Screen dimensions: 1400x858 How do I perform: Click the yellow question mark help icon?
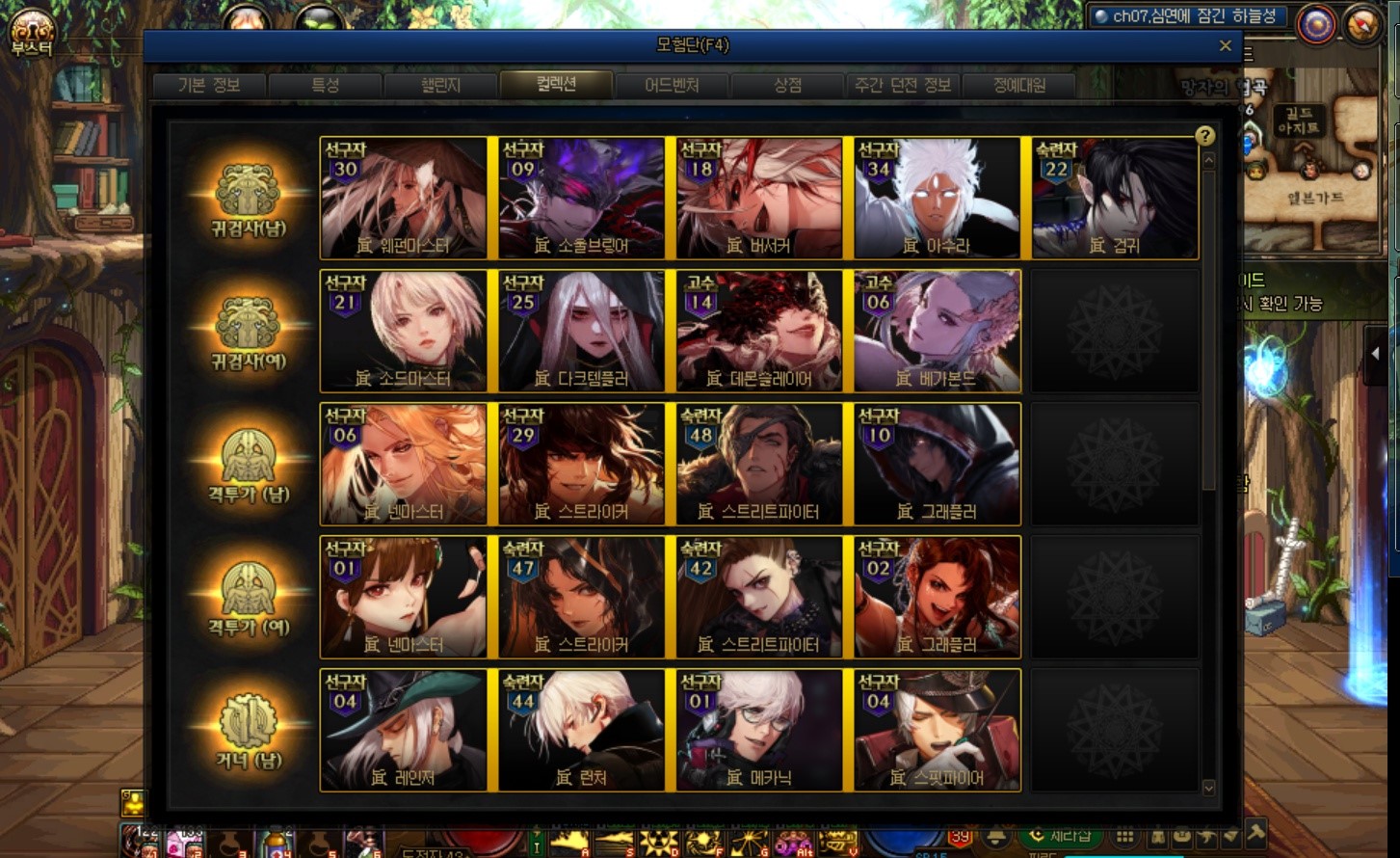[x=1204, y=136]
